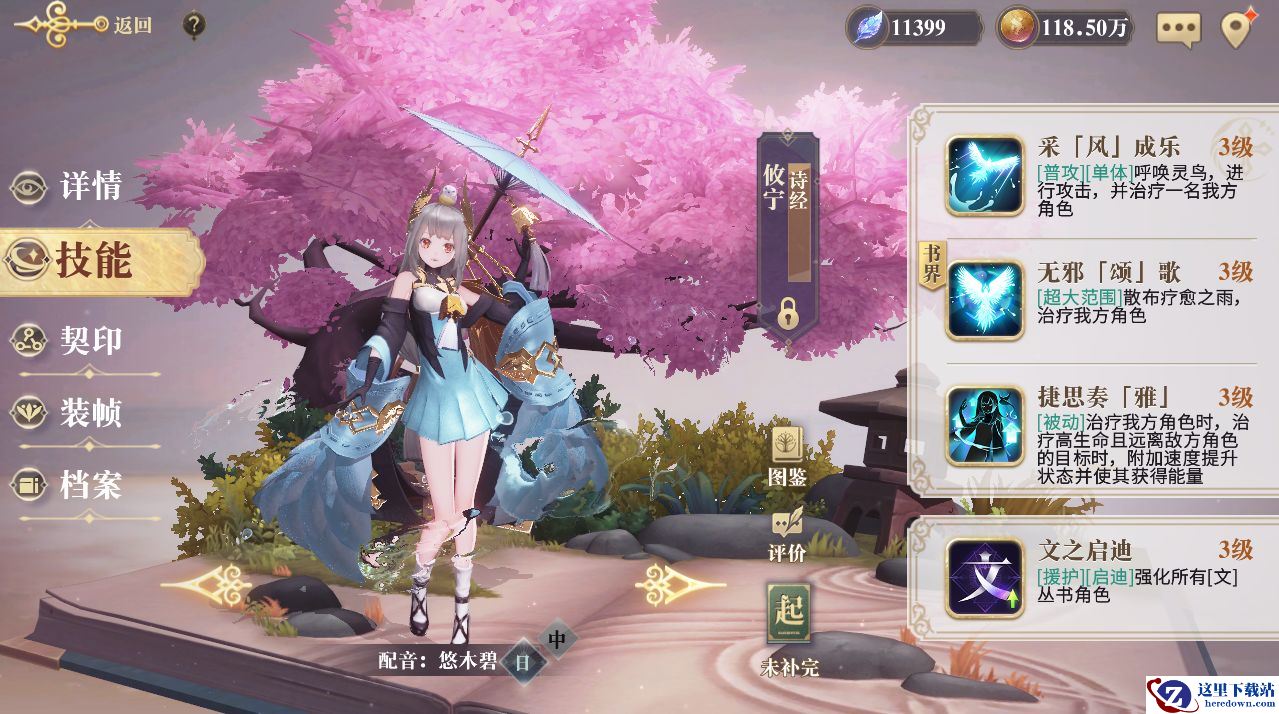
Task: View the 无邪「颂」歌 skill icon
Action: (985, 299)
